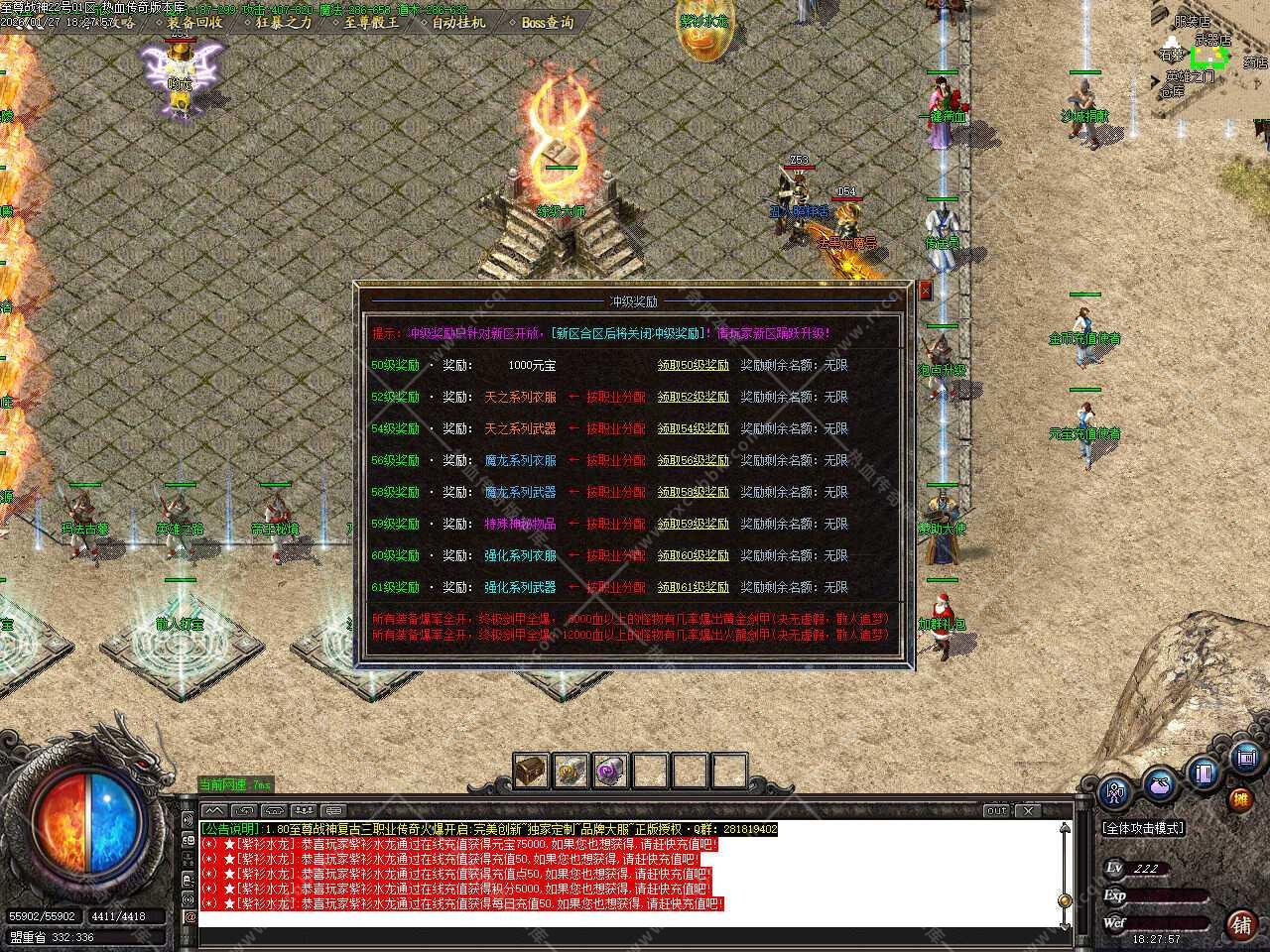Toggle 自动挂机 auto-combat
Image resolution: width=1270 pixels, height=952 pixels.
click(x=458, y=22)
